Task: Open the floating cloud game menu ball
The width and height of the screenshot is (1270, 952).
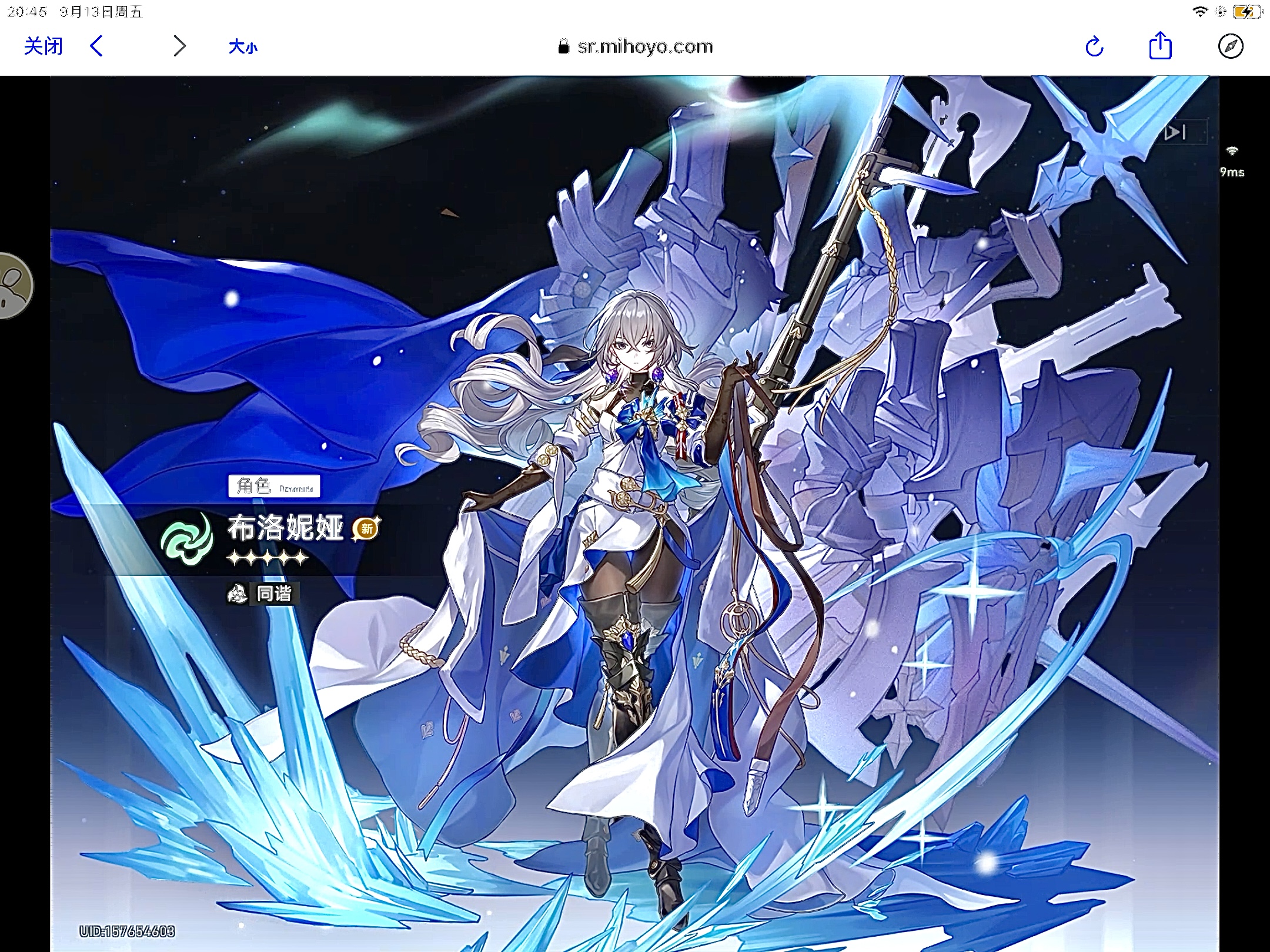Action: [13, 286]
